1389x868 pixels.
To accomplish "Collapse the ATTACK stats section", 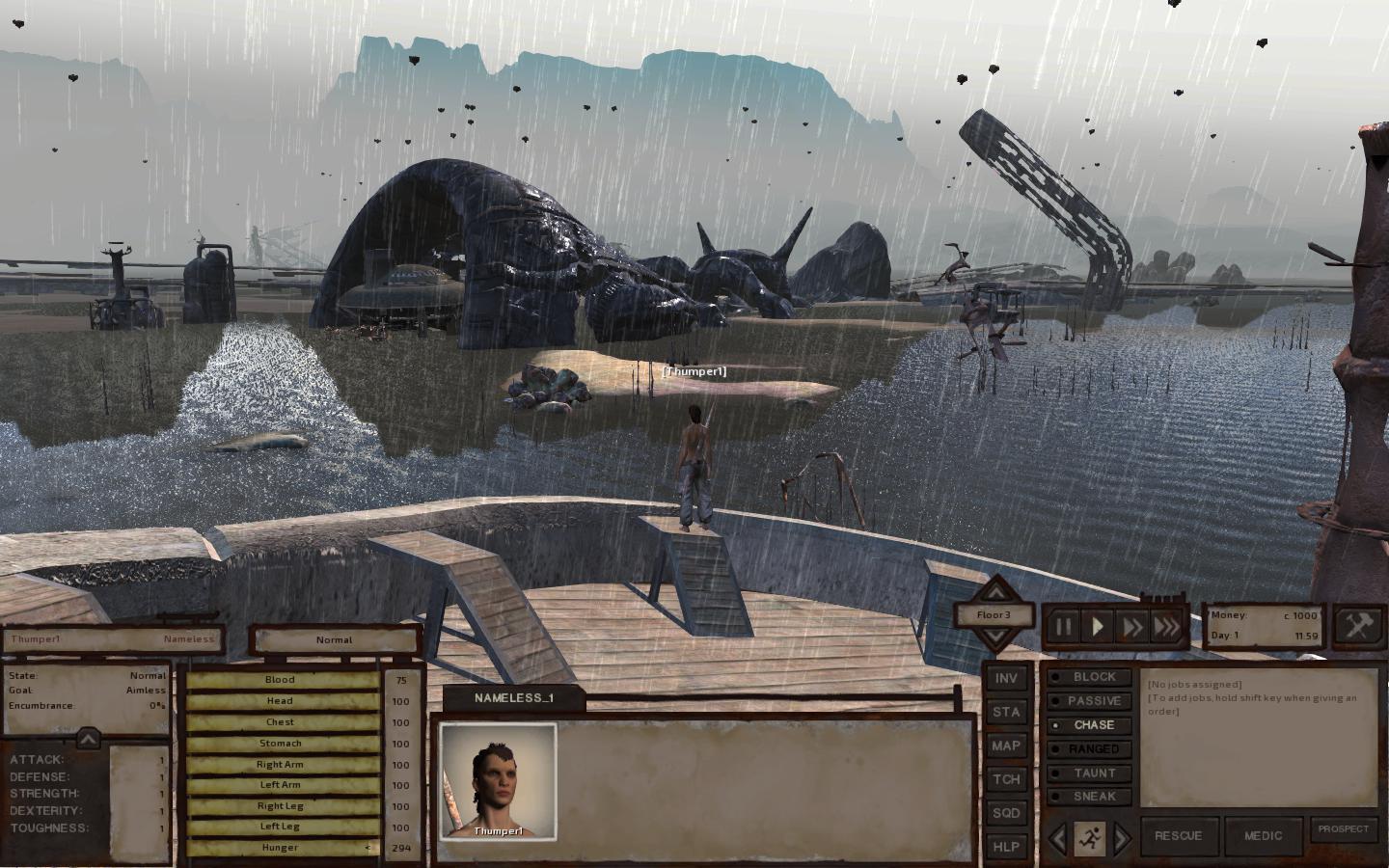I will [89, 739].
